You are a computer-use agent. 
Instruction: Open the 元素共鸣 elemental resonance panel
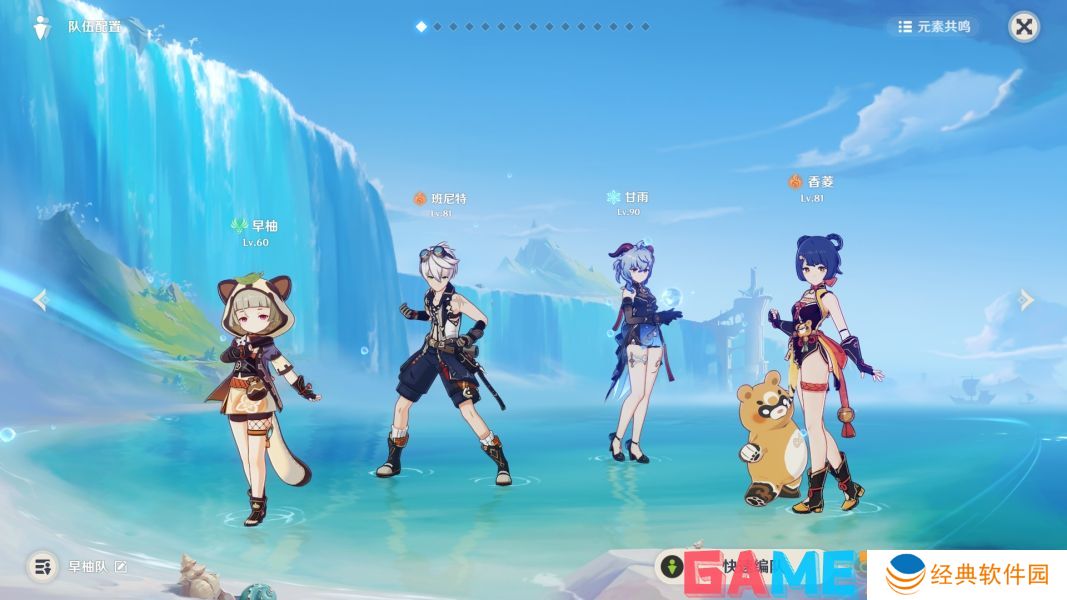(934, 27)
